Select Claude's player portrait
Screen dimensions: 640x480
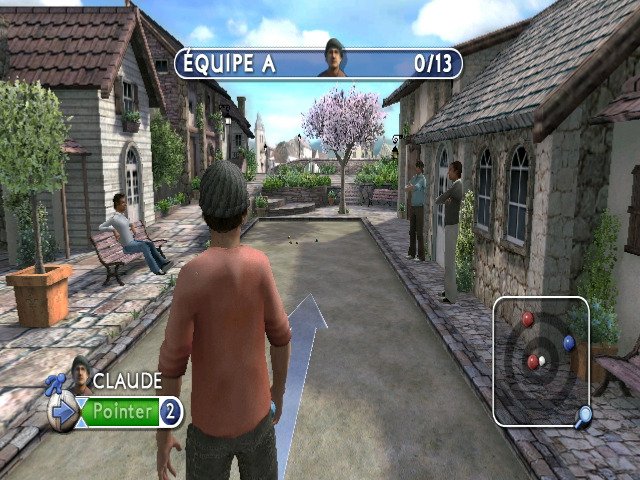point(79,373)
